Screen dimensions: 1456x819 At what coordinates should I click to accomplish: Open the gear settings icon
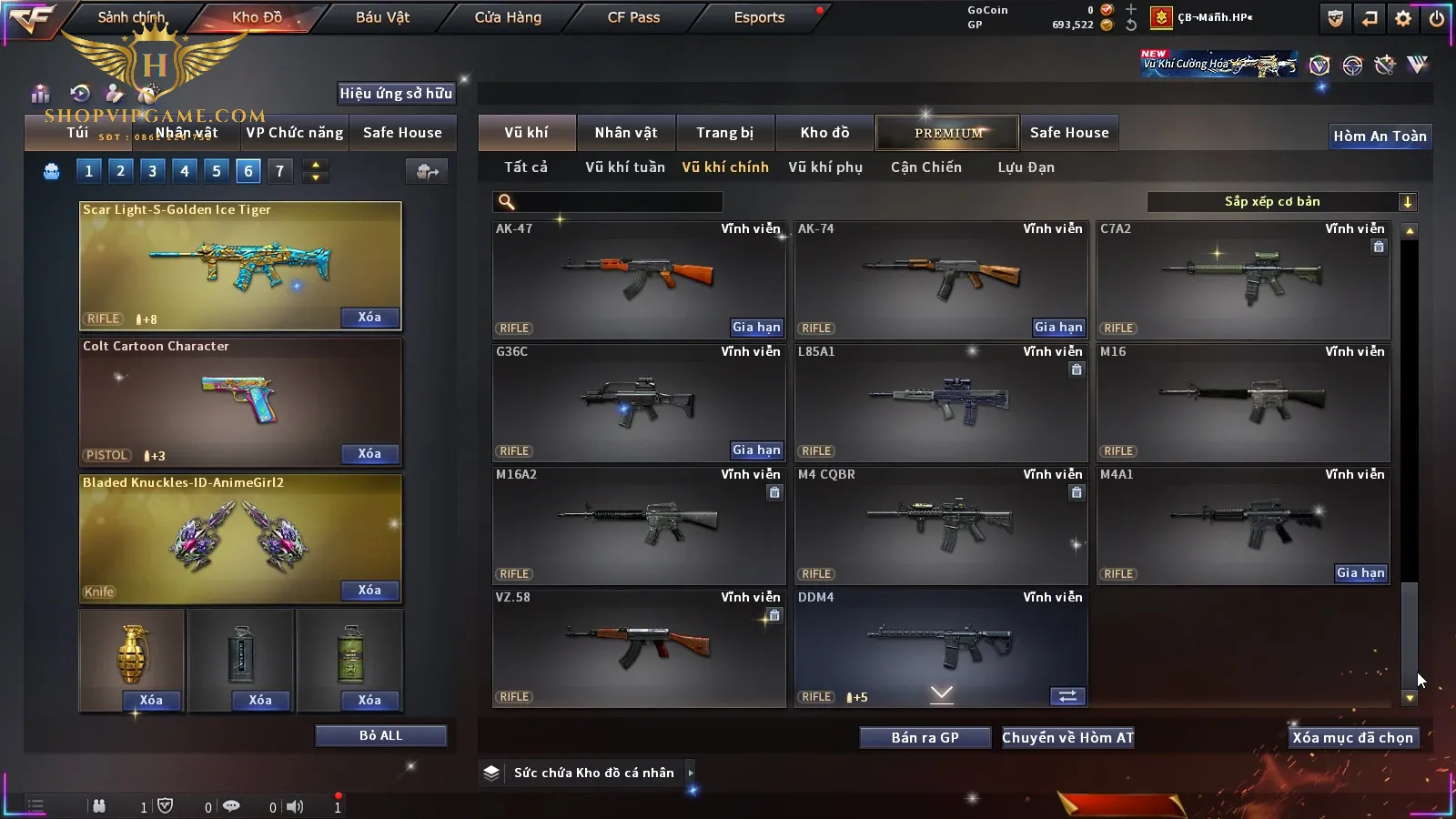pos(1403,18)
